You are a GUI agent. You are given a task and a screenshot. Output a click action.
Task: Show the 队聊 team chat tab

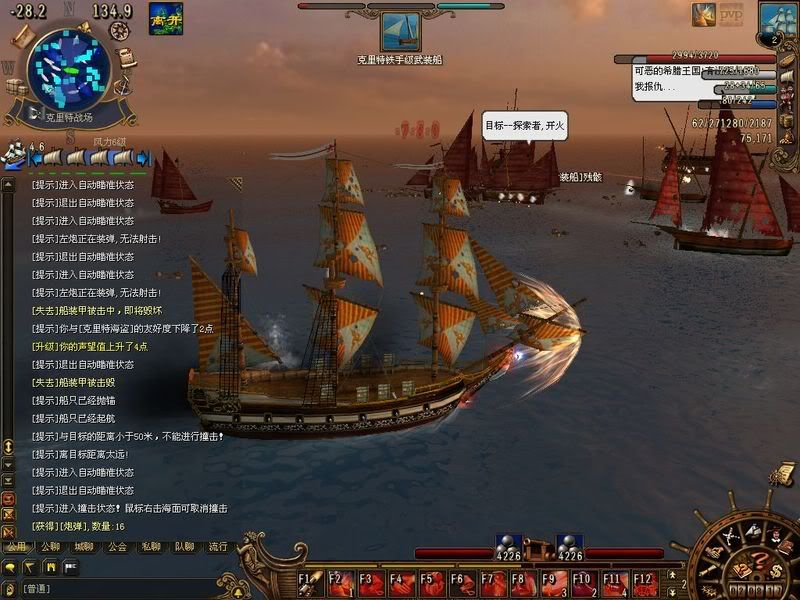183,547
